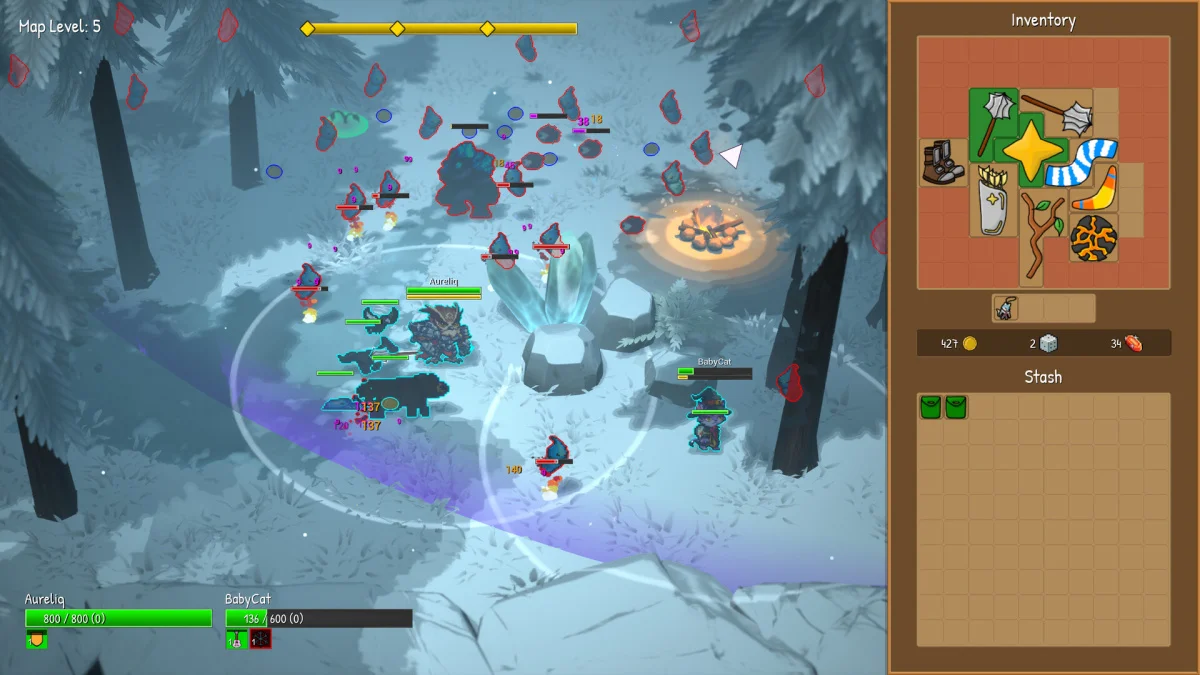Screen dimensions: 1200x675
Task: Click the small trinket below the inventory grid
Action: [1006, 309]
